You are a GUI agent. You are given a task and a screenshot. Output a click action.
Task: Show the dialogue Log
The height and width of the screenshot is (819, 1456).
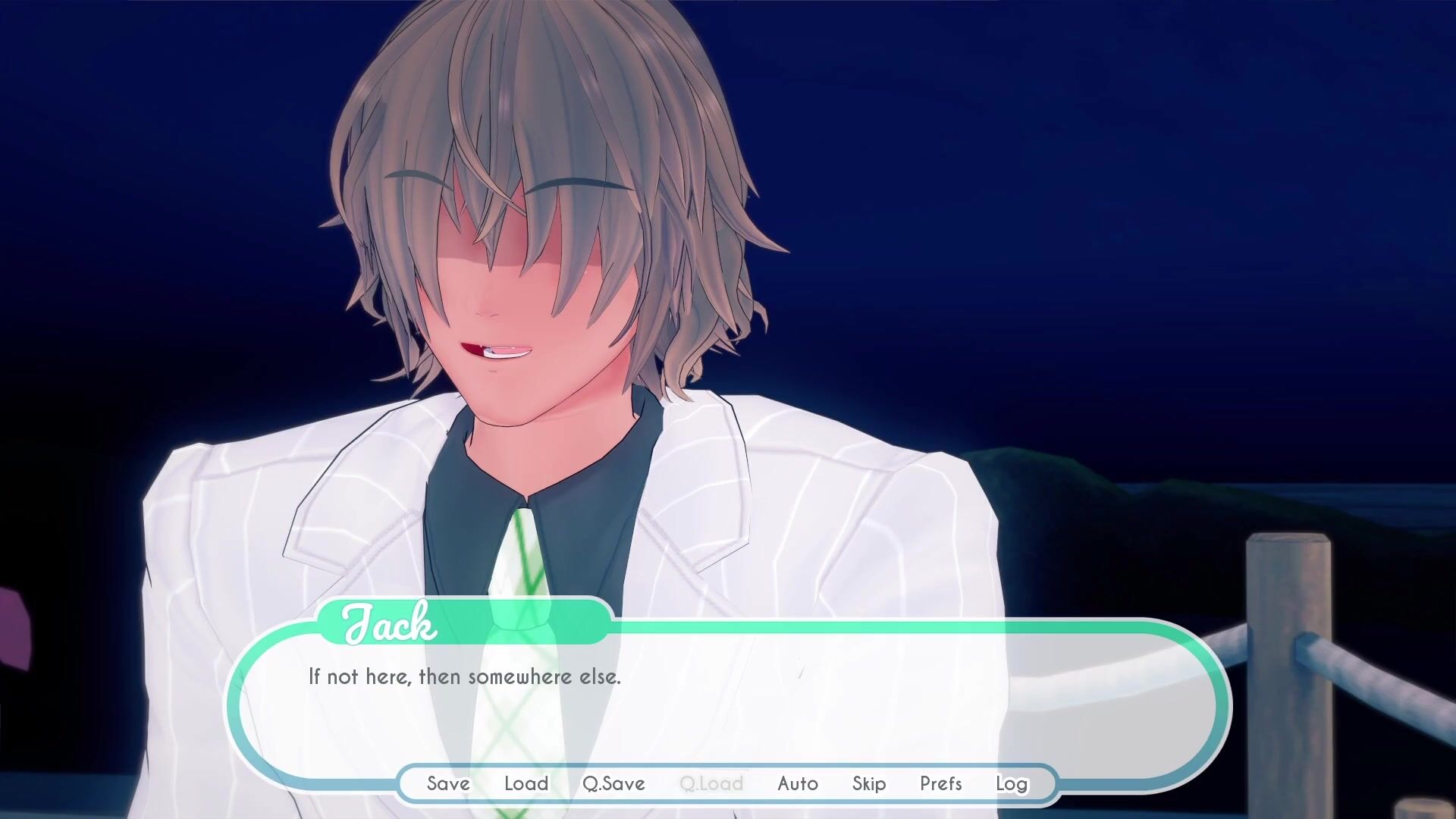tap(1012, 783)
